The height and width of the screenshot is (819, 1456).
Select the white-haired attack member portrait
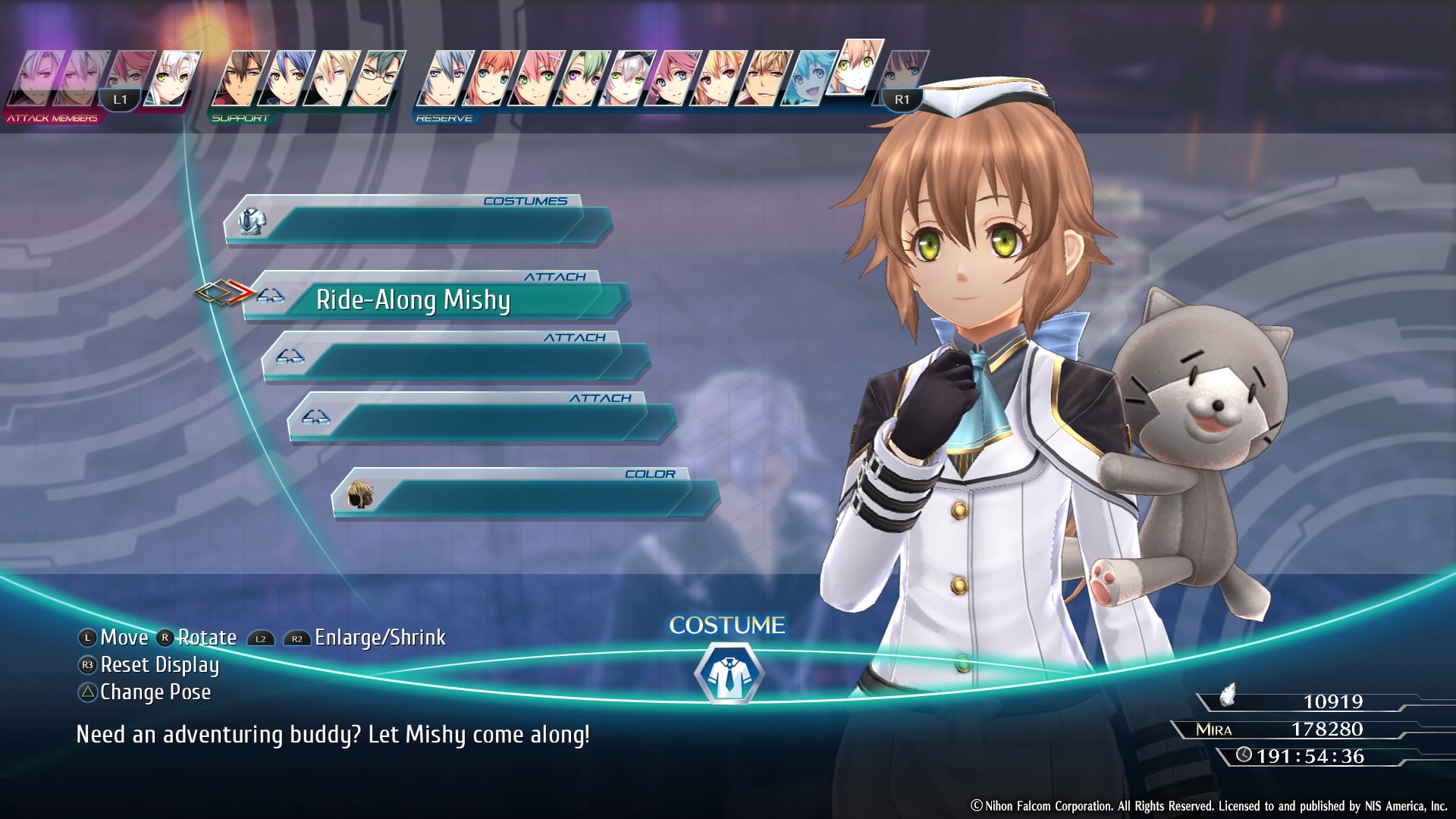pos(173,79)
